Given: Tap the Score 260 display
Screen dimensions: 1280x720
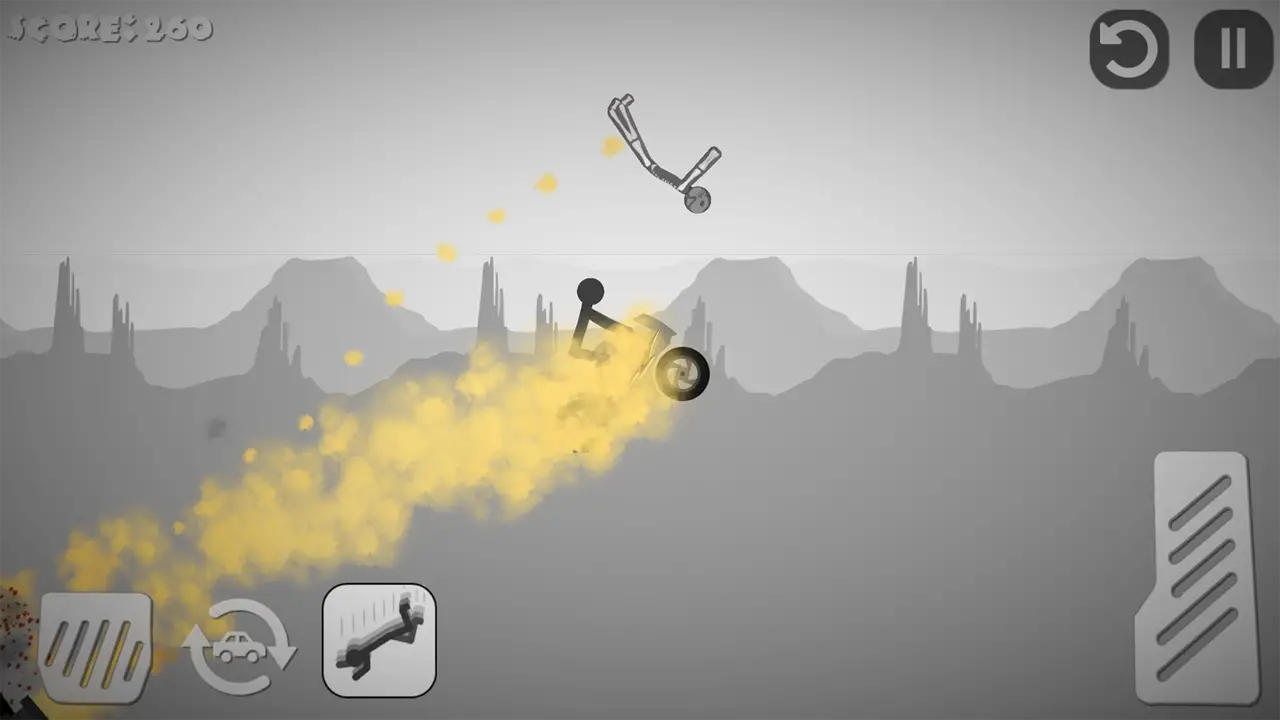Looking at the screenshot, I should [x=108, y=28].
